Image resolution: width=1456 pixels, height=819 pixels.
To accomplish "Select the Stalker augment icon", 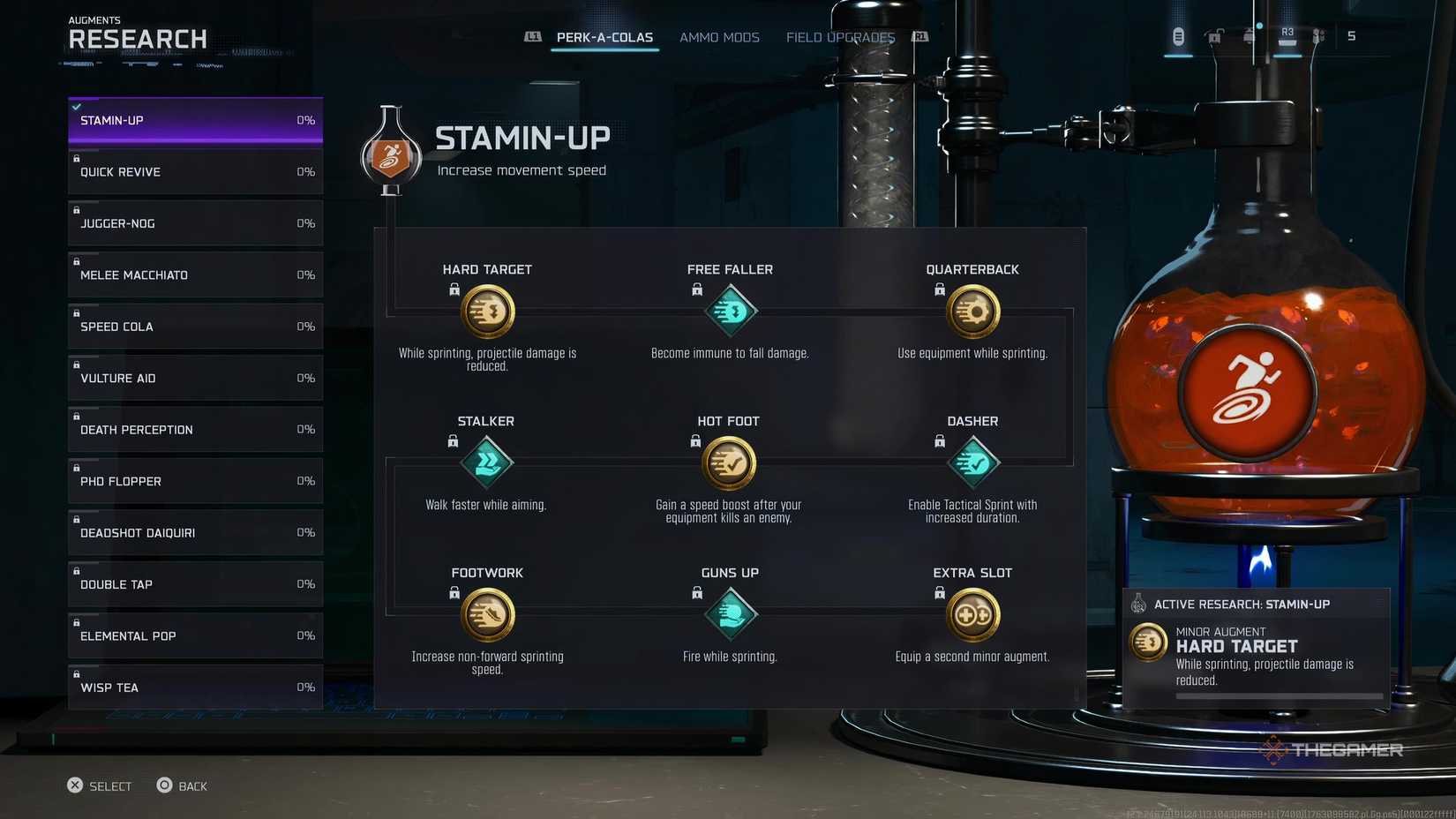I will [x=487, y=462].
